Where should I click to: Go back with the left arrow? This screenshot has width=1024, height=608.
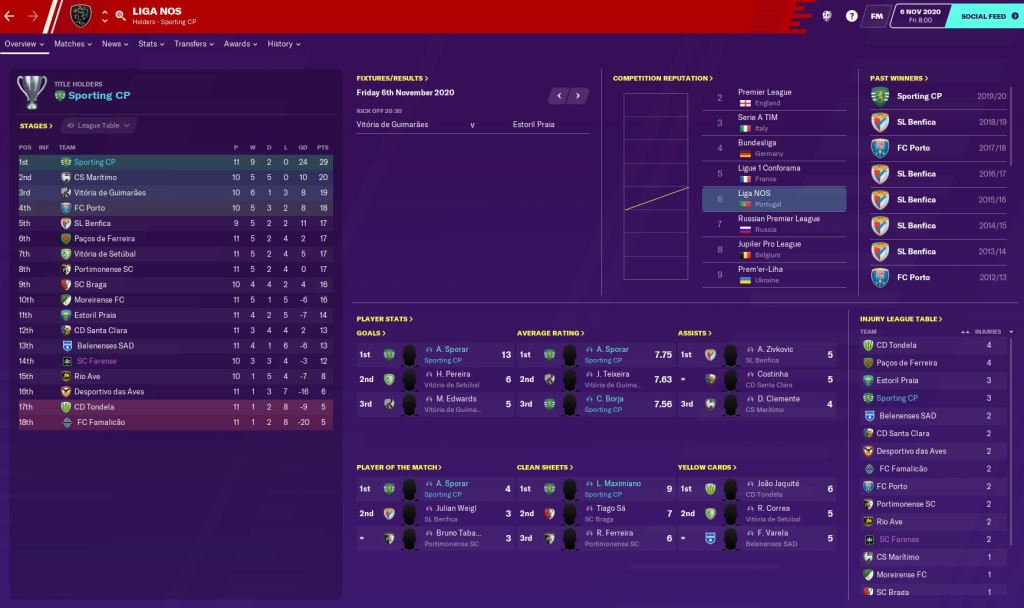9,16
